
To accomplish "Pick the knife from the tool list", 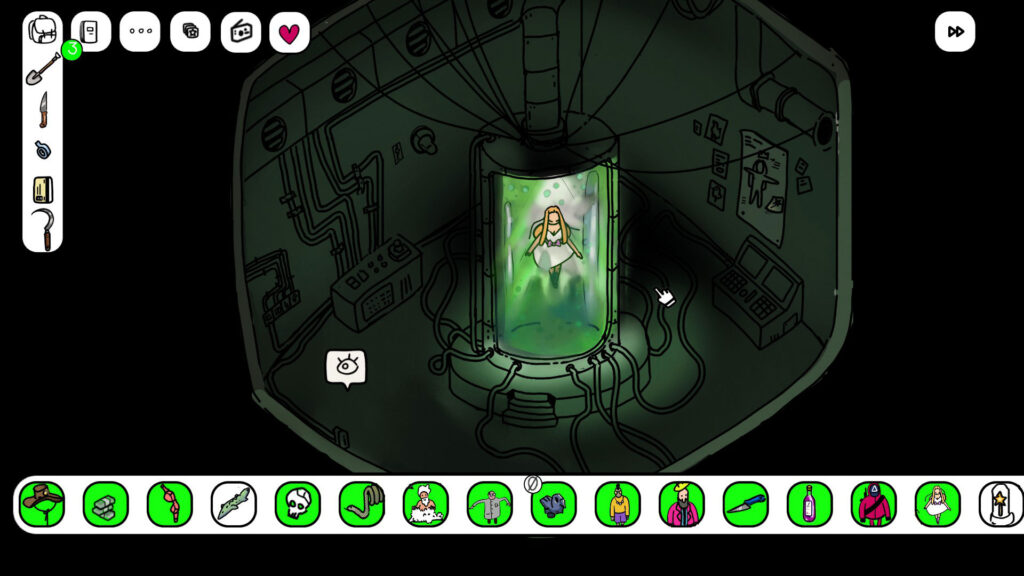I will (43, 110).
